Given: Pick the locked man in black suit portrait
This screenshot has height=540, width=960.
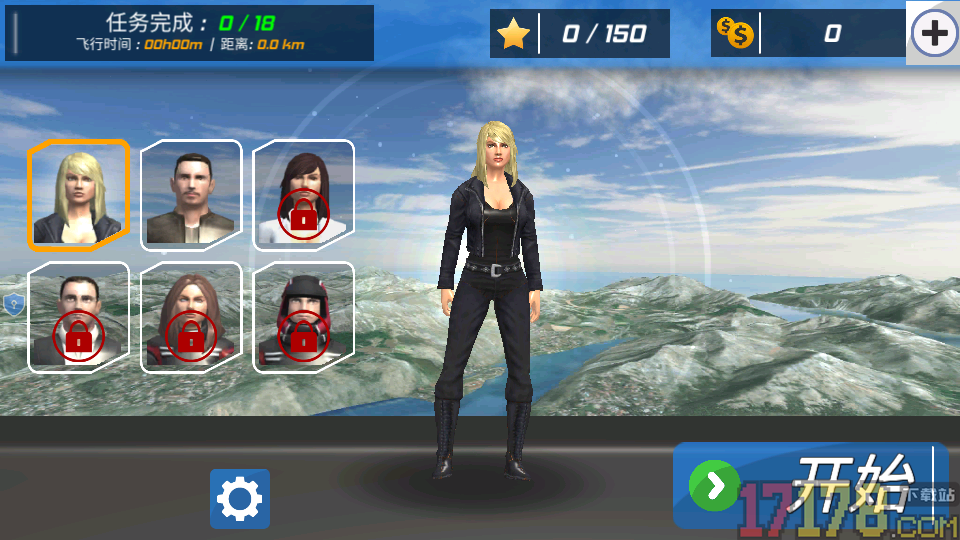Looking at the screenshot, I should click(x=78, y=317).
